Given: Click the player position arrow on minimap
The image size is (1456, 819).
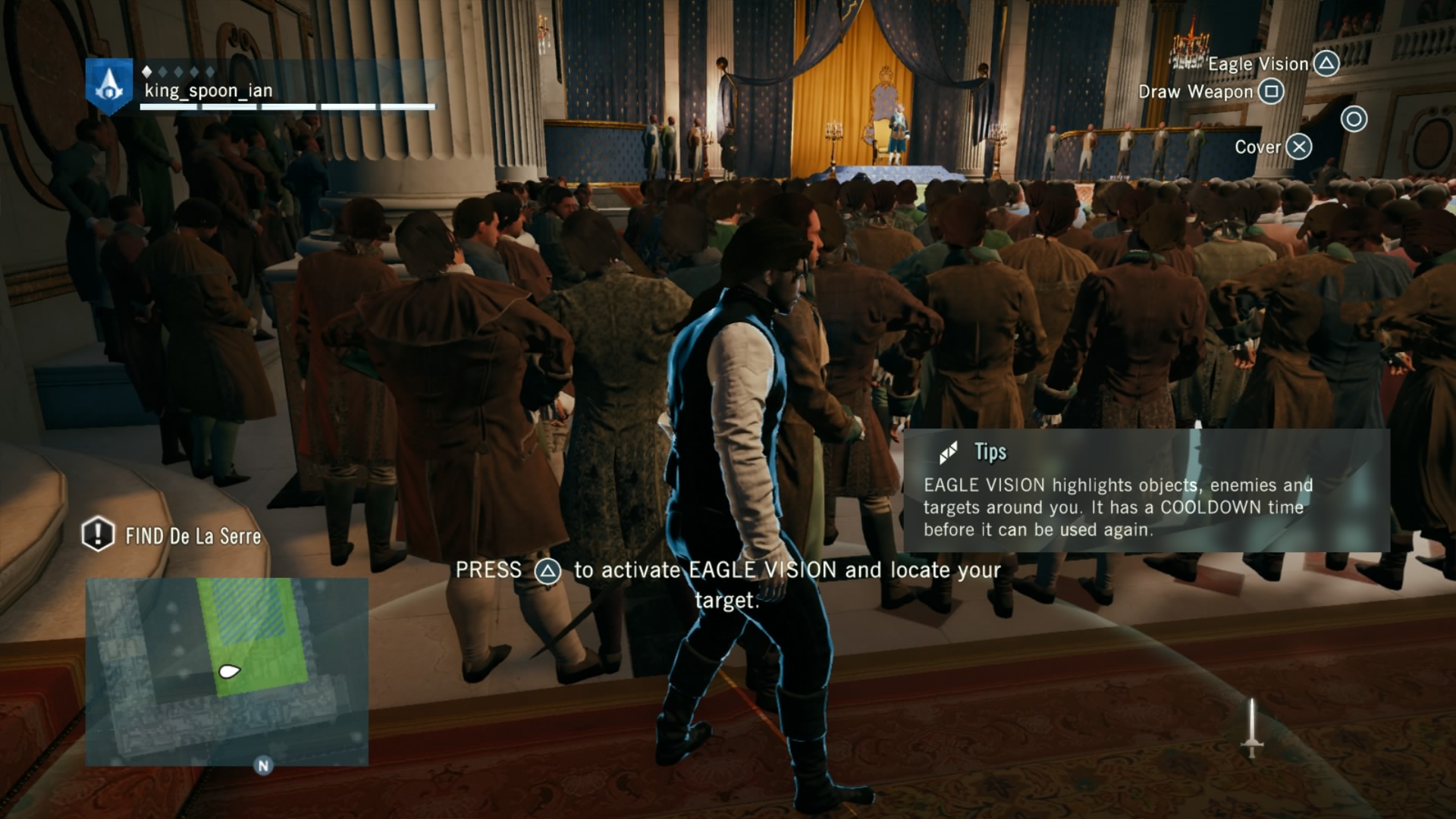Looking at the screenshot, I should [229, 670].
